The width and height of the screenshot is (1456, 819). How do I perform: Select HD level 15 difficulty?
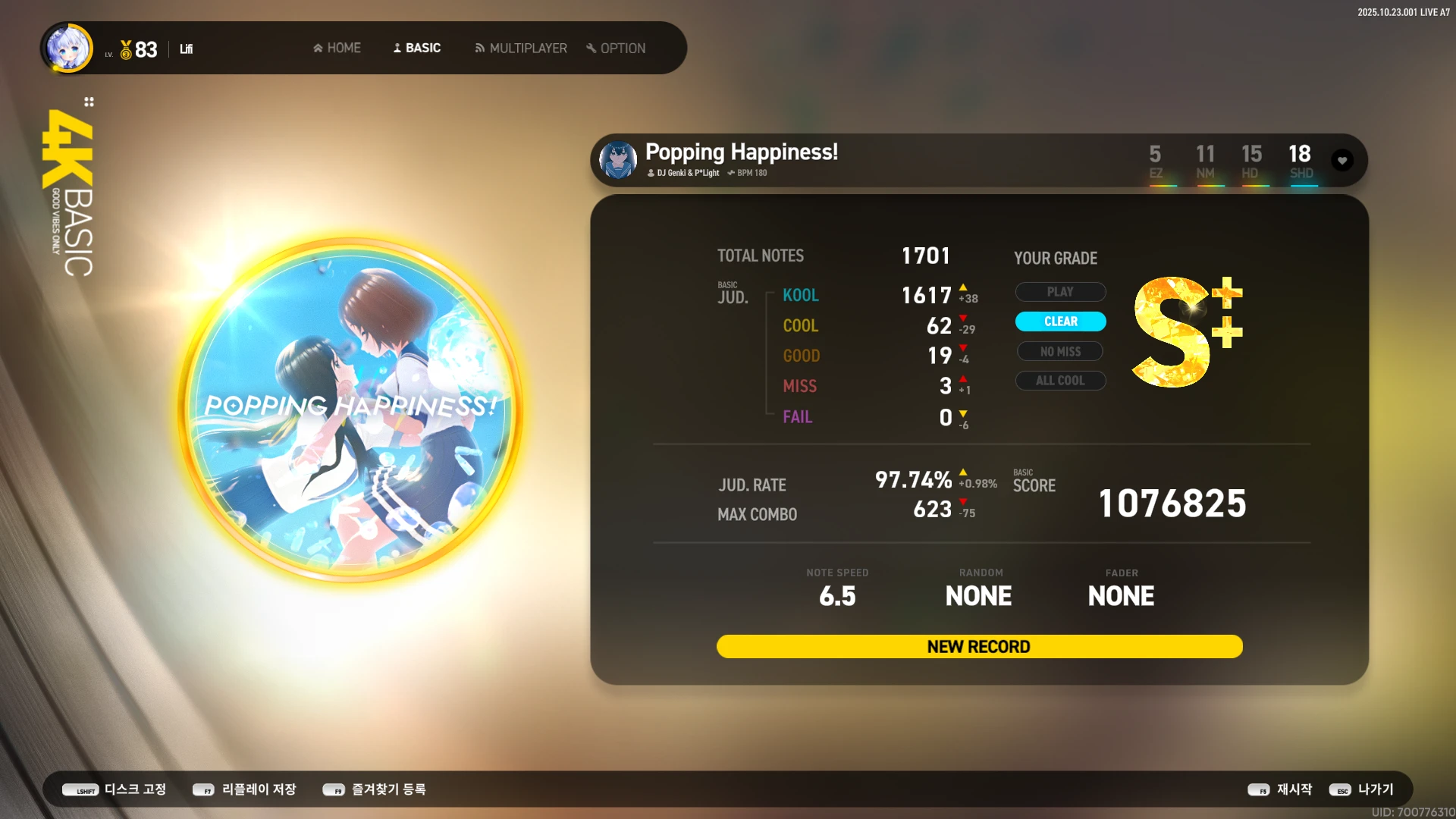[1251, 162]
